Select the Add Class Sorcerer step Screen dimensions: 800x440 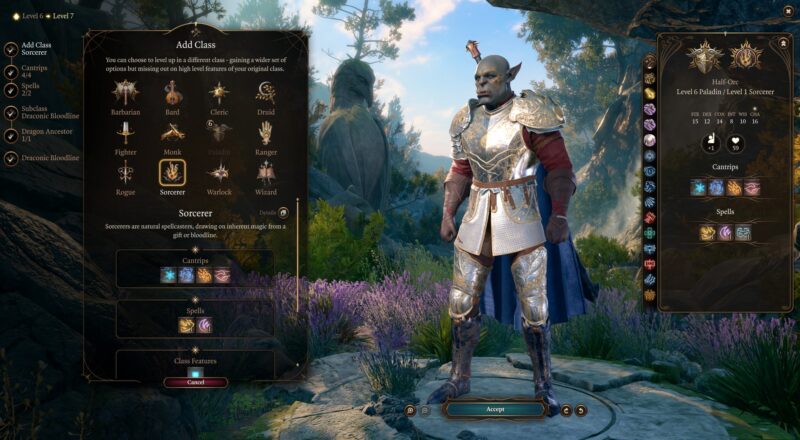[x=36, y=49]
